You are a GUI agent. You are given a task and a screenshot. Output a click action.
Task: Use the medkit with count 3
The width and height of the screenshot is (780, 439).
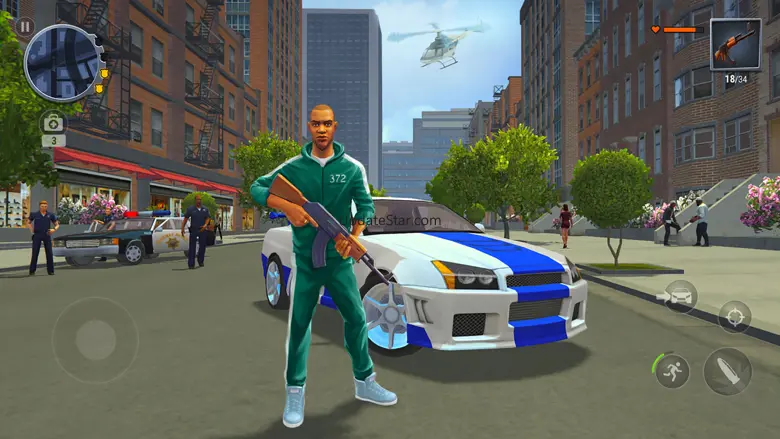point(53,124)
